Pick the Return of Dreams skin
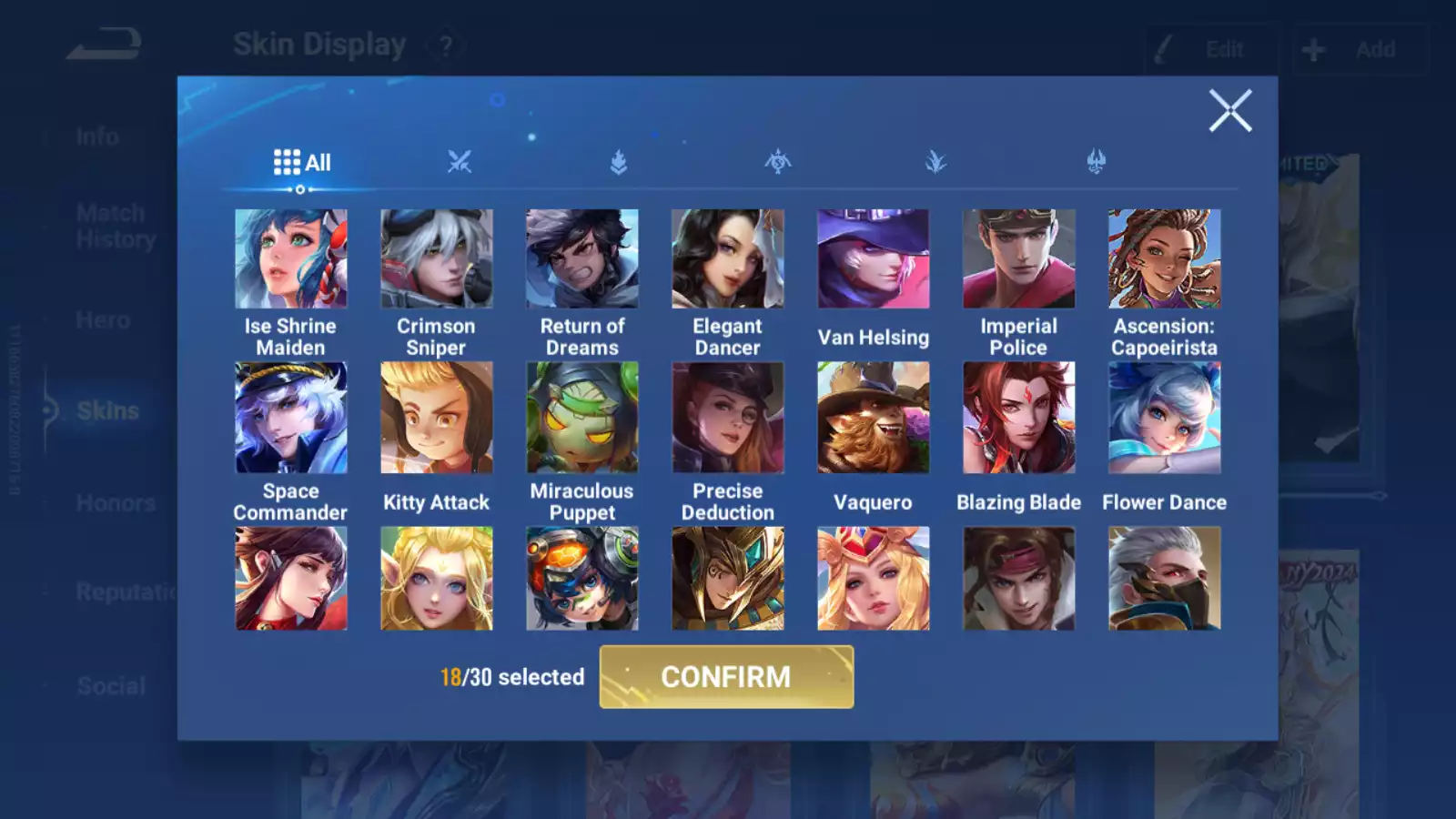Viewport: 1456px width, 819px height. 582,259
